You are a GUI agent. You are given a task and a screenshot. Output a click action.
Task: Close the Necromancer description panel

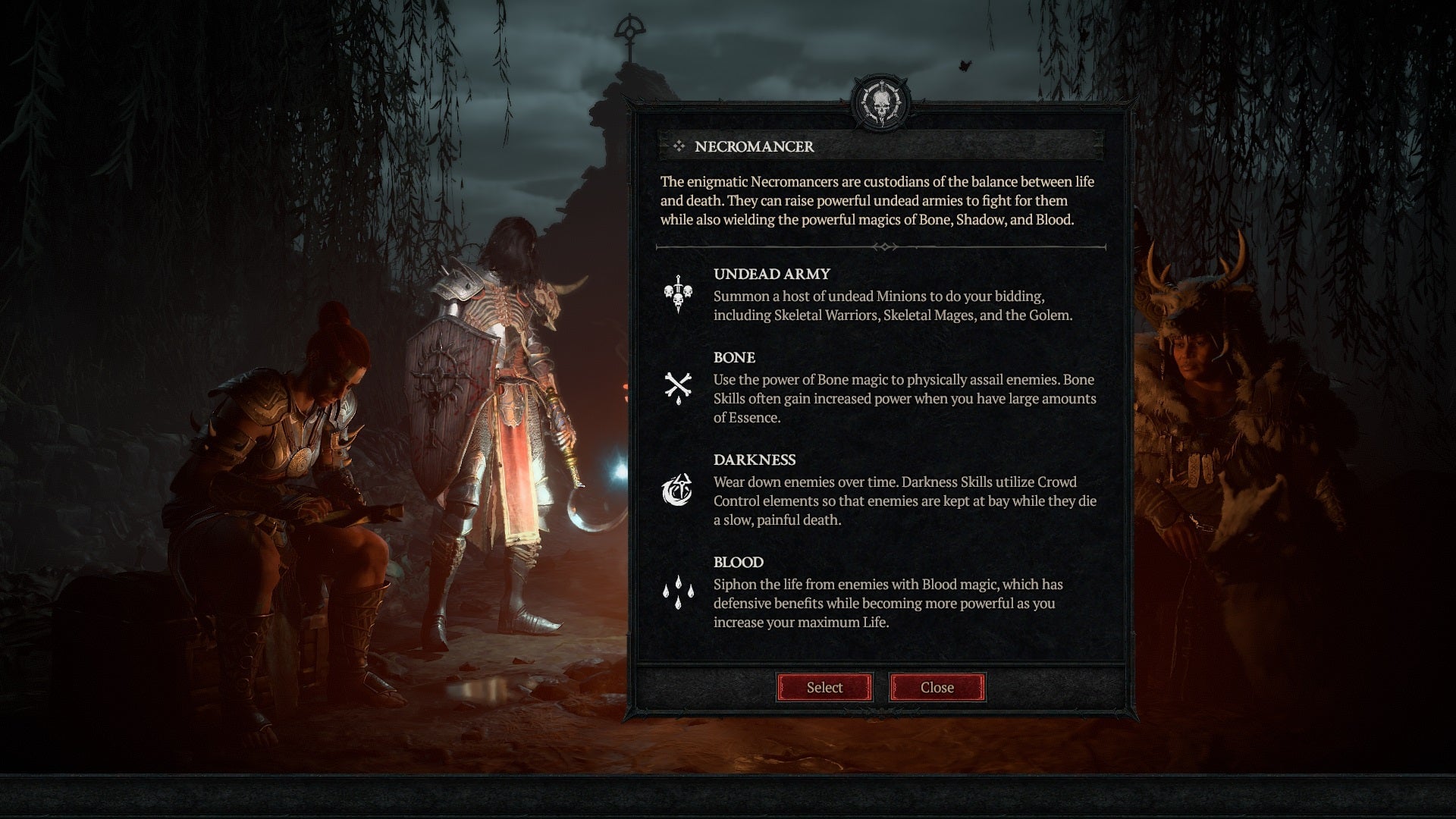point(937,687)
